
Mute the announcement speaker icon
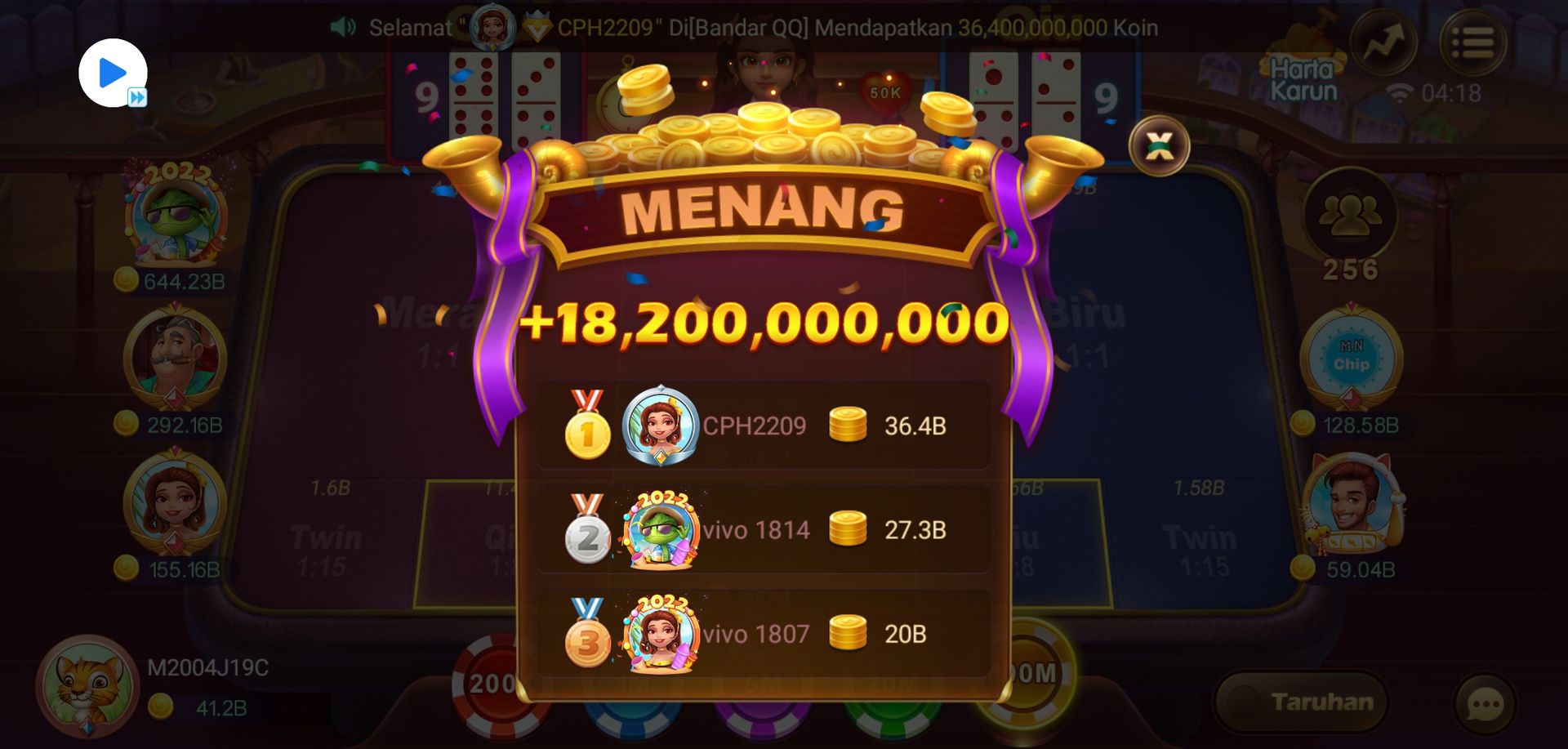point(342,26)
